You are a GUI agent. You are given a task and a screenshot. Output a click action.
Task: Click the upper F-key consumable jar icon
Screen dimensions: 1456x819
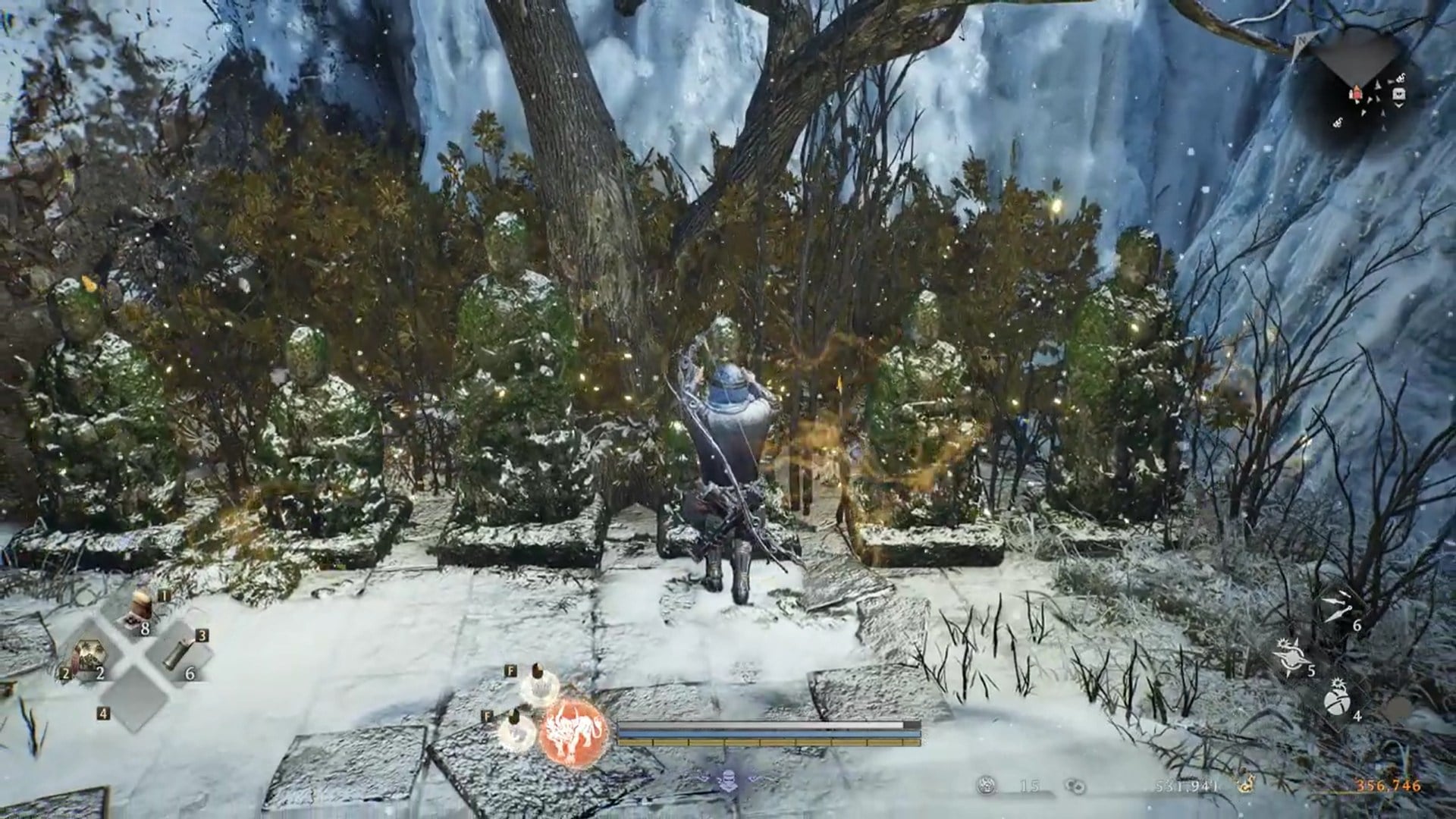(538, 683)
